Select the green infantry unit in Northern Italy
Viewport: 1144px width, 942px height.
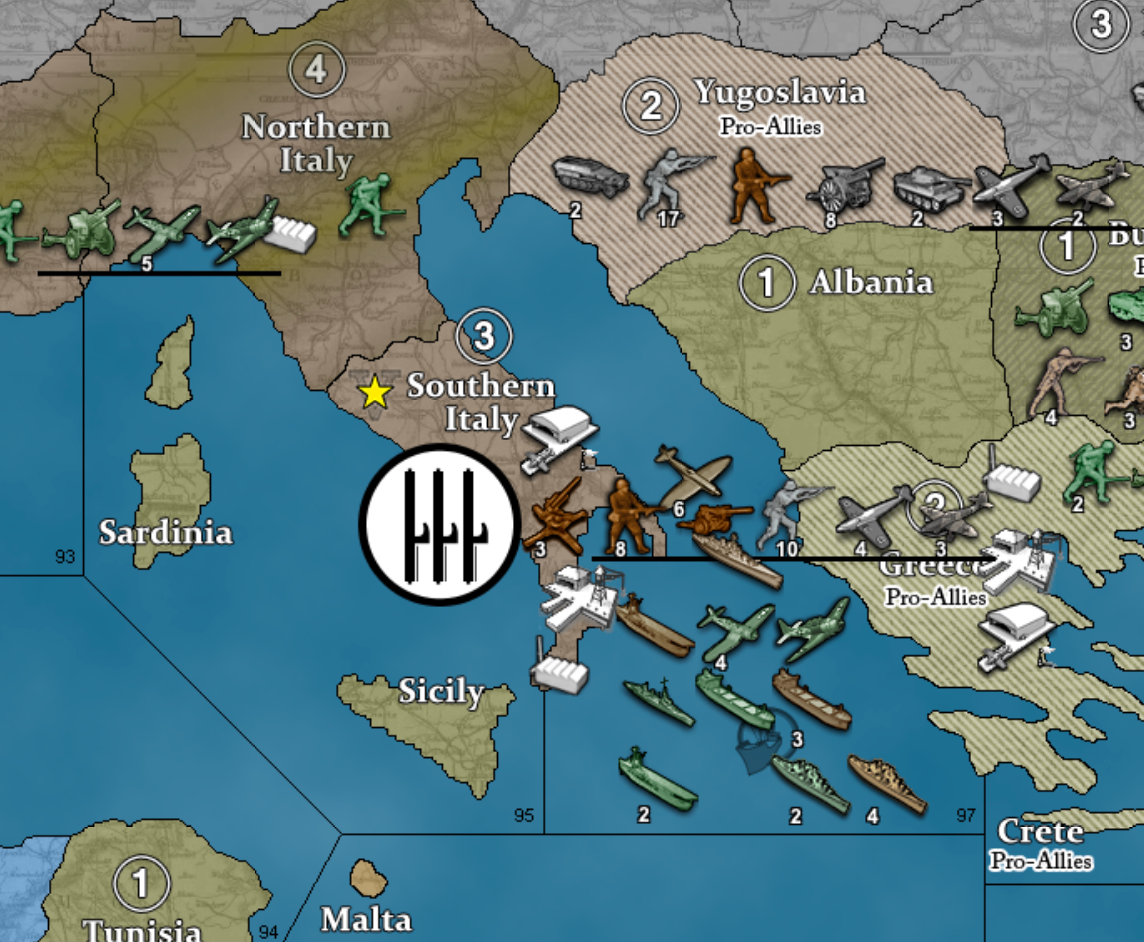[368, 207]
